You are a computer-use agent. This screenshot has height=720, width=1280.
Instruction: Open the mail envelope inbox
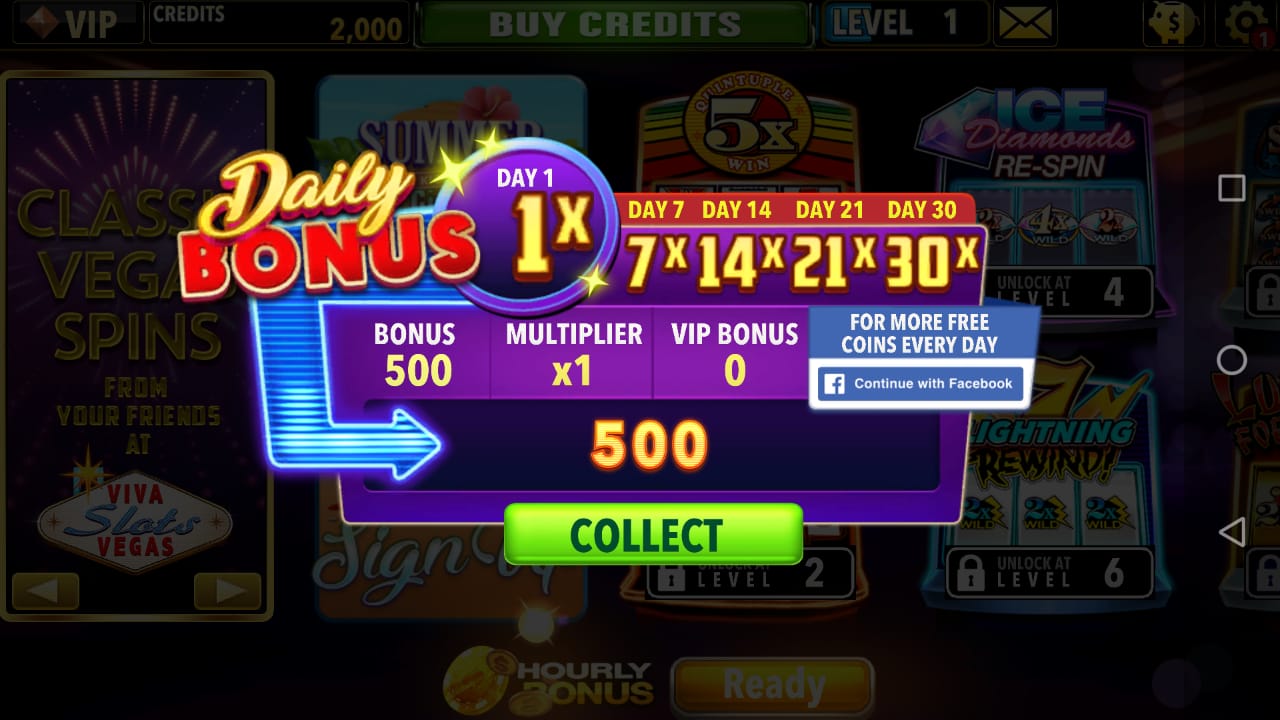coord(1026,22)
